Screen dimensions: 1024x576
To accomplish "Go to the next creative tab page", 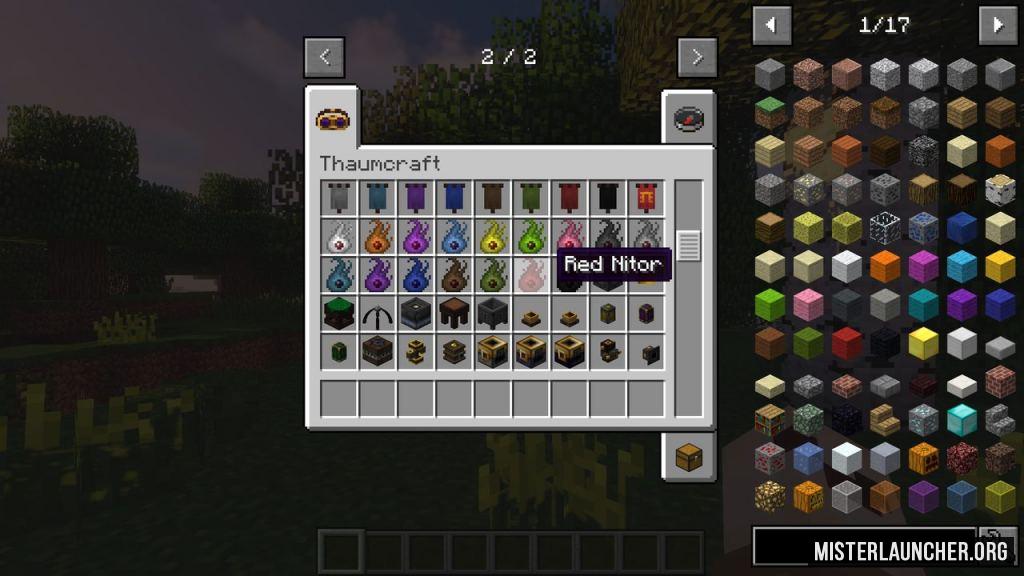I will pyautogui.click(x=697, y=57).
